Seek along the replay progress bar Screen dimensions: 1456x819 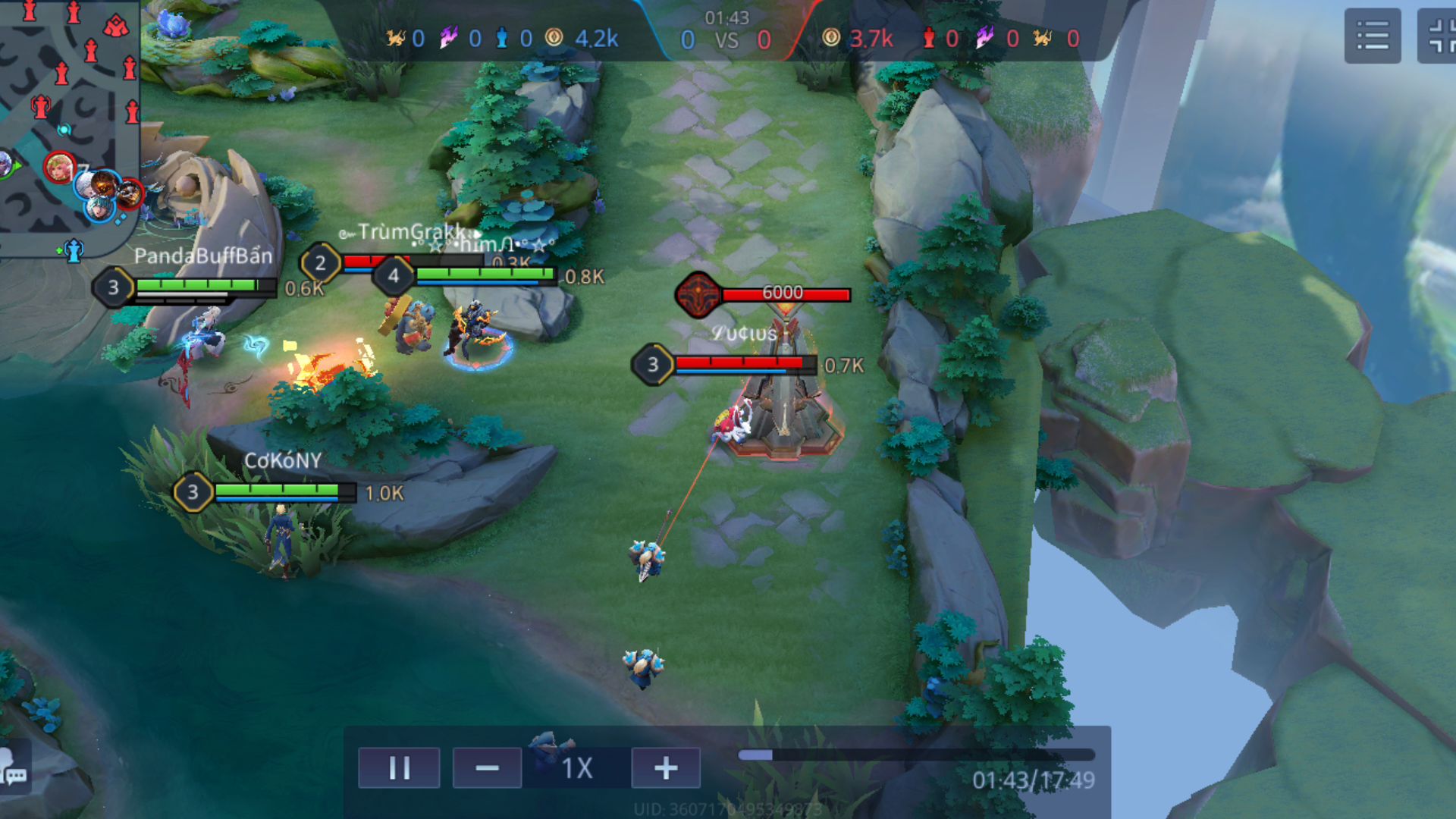[x=916, y=755]
